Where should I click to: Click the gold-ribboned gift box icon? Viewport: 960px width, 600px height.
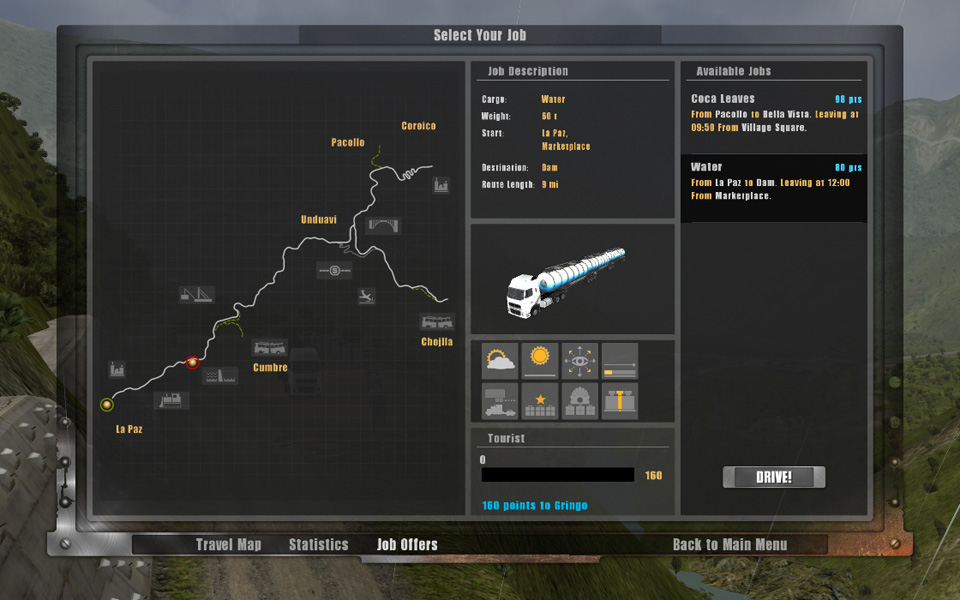click(620, 401)
